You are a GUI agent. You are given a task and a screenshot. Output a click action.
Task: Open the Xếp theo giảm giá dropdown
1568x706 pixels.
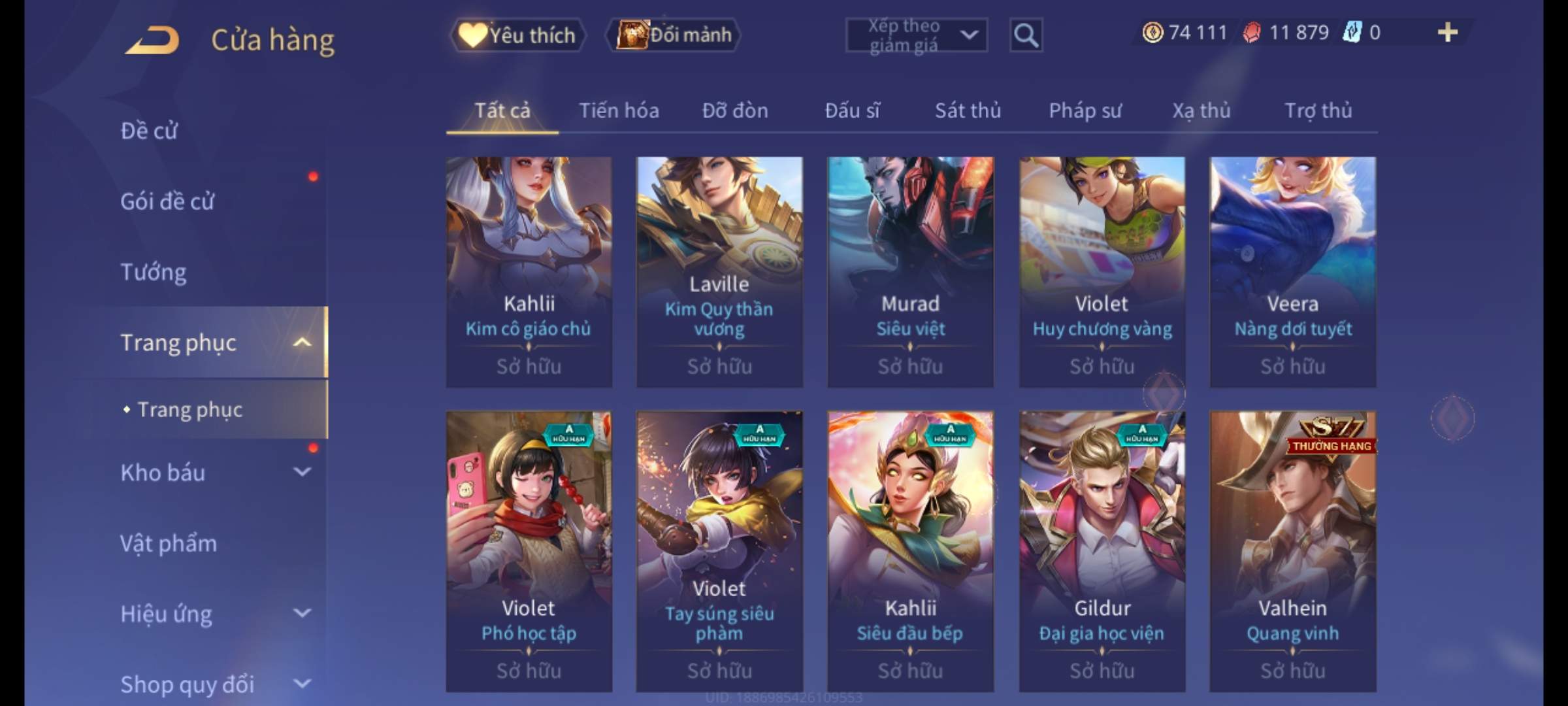point(916,35)
